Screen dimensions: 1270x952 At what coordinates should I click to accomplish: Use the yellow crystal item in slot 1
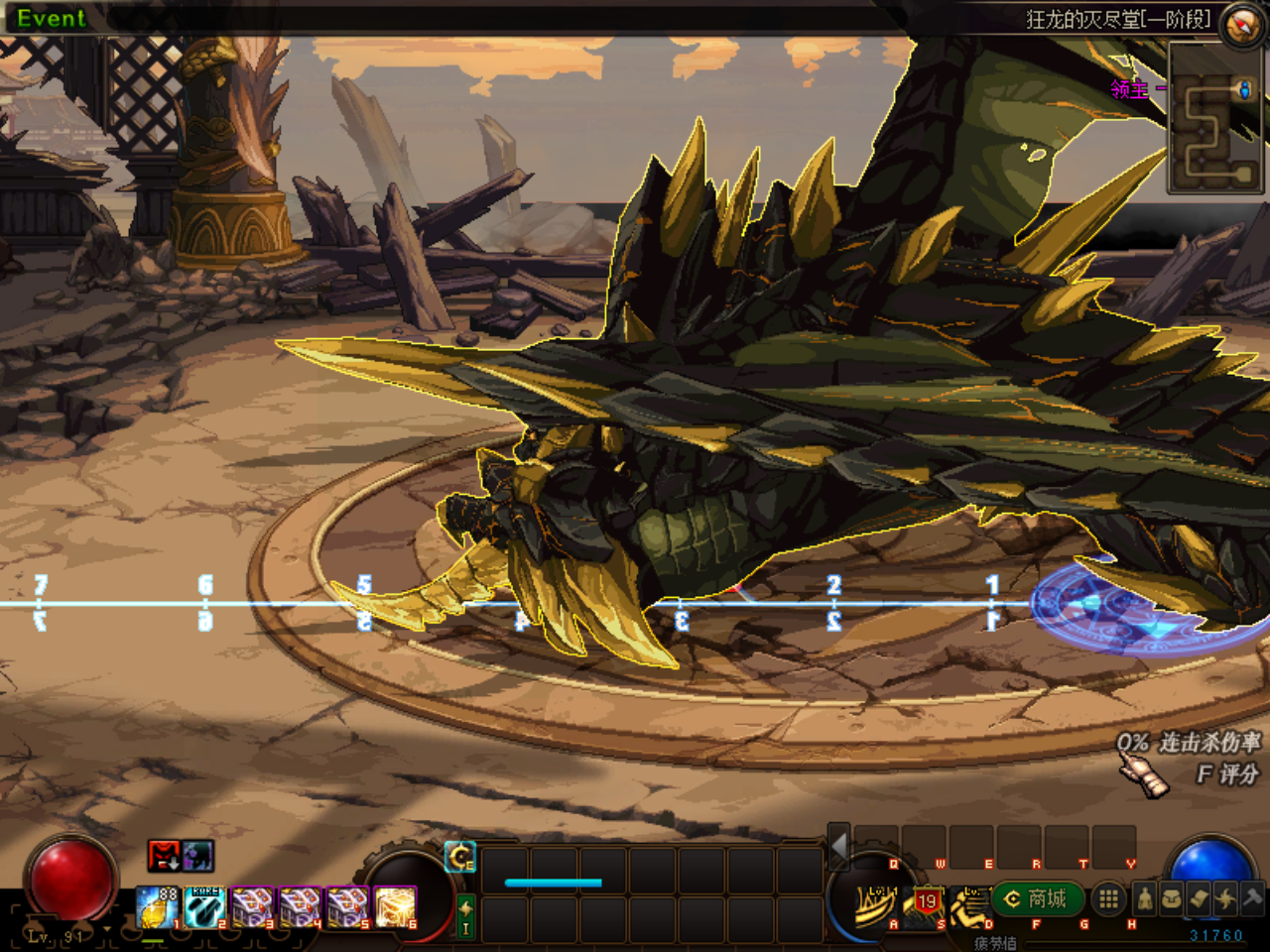point(157,906)
